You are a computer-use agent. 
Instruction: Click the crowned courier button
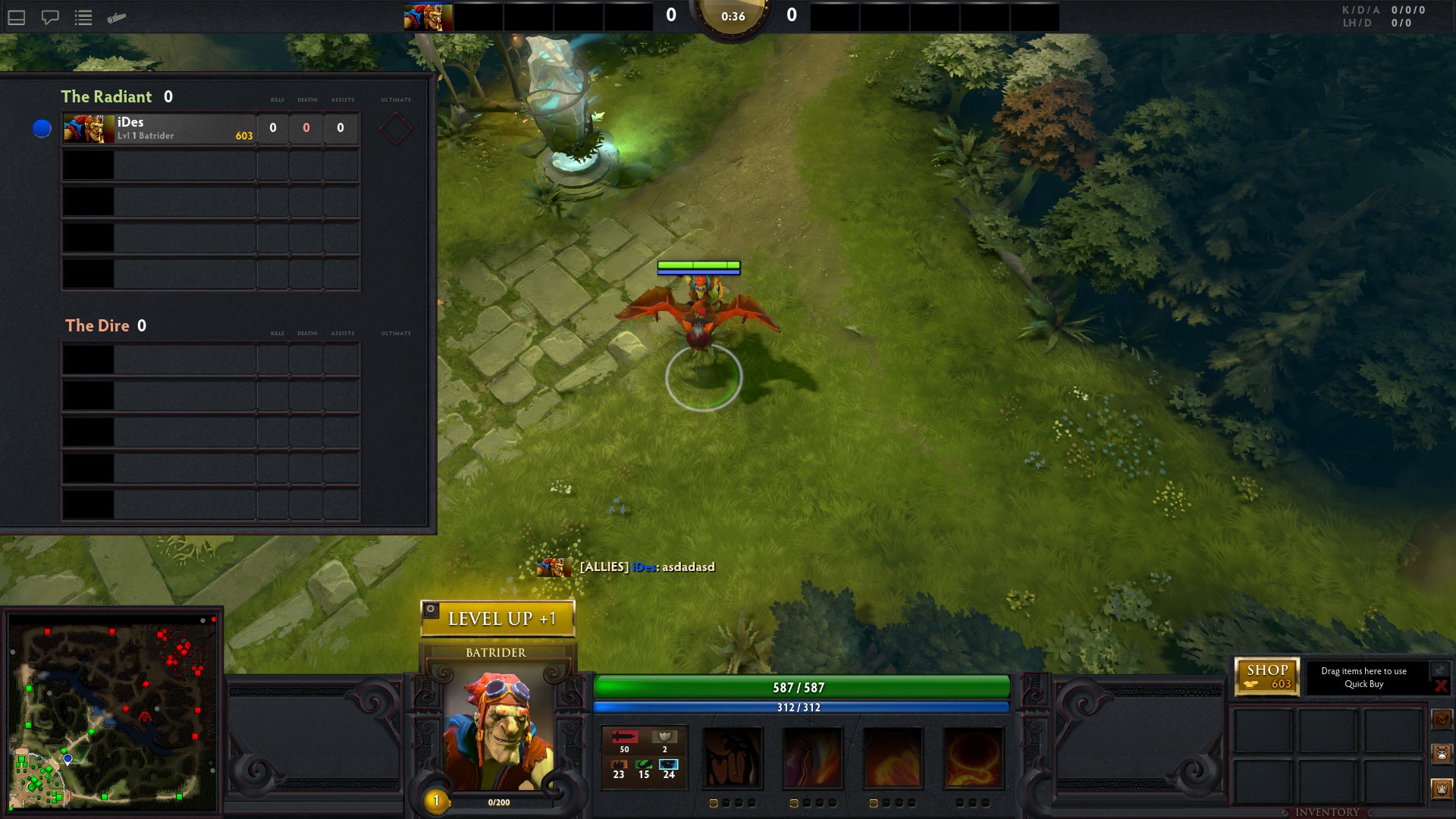pyautogui.click(x=1442, y=788)
